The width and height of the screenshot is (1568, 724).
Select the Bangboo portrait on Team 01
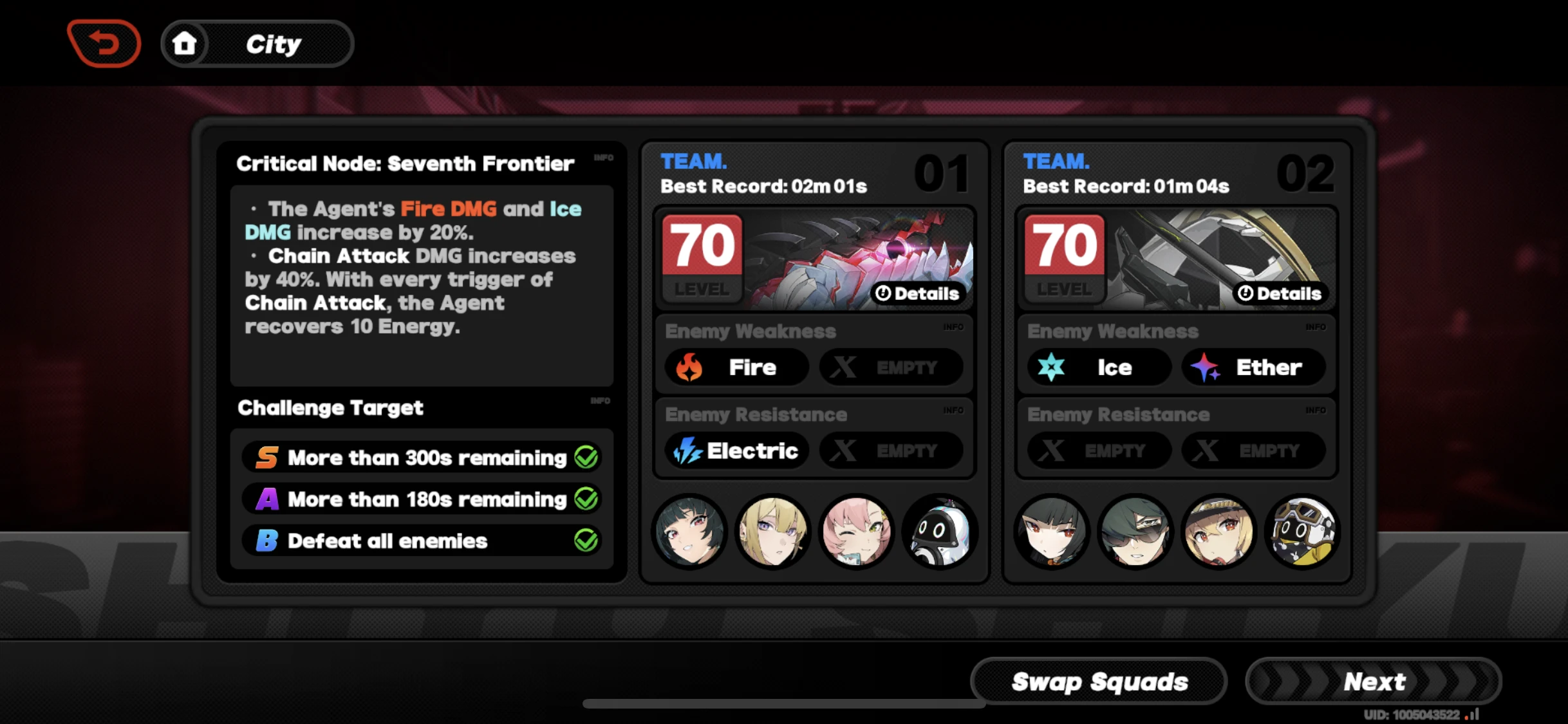tap(939, 532)
